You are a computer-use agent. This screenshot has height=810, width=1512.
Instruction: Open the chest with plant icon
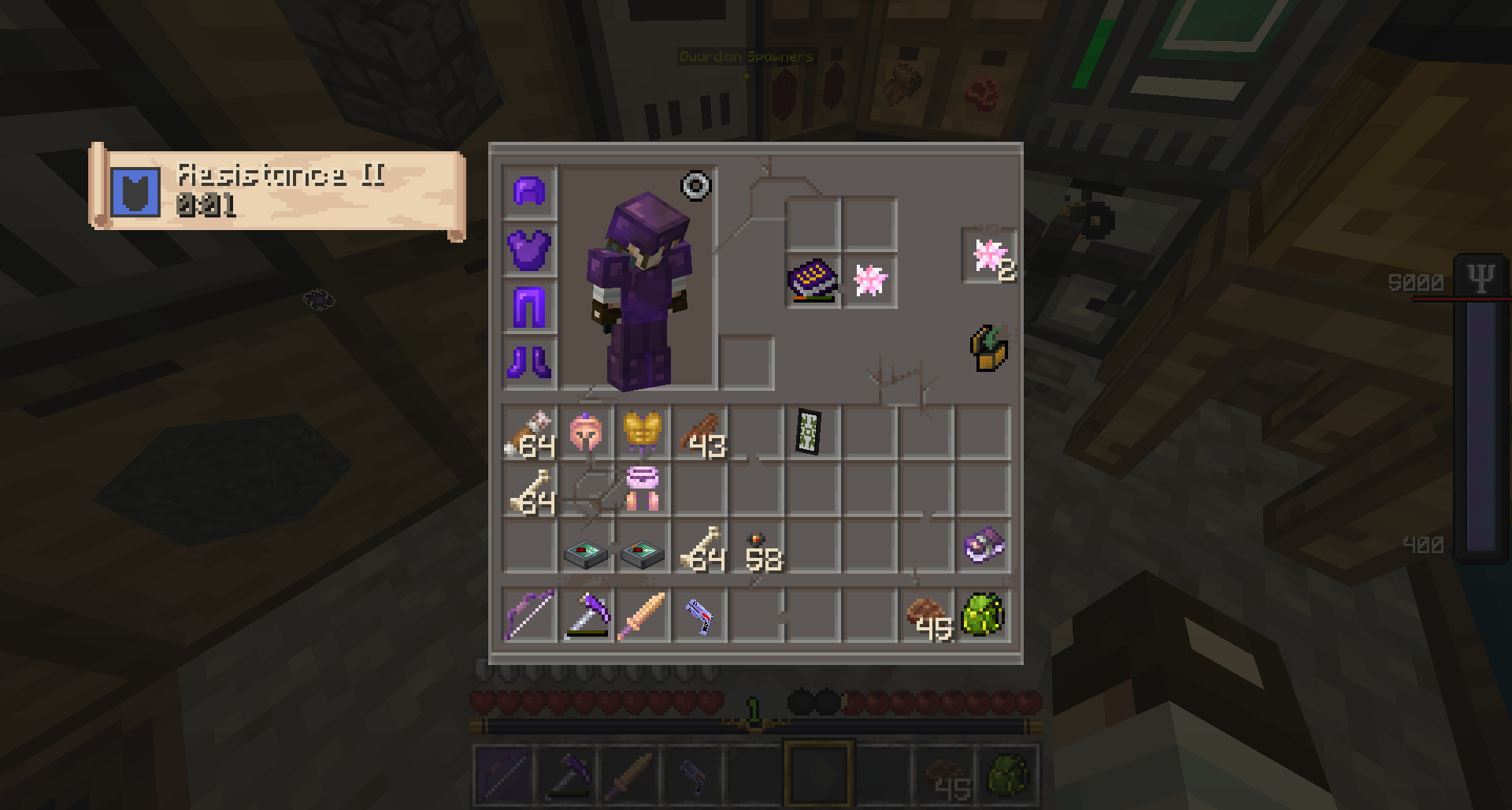tap(989, 348)
